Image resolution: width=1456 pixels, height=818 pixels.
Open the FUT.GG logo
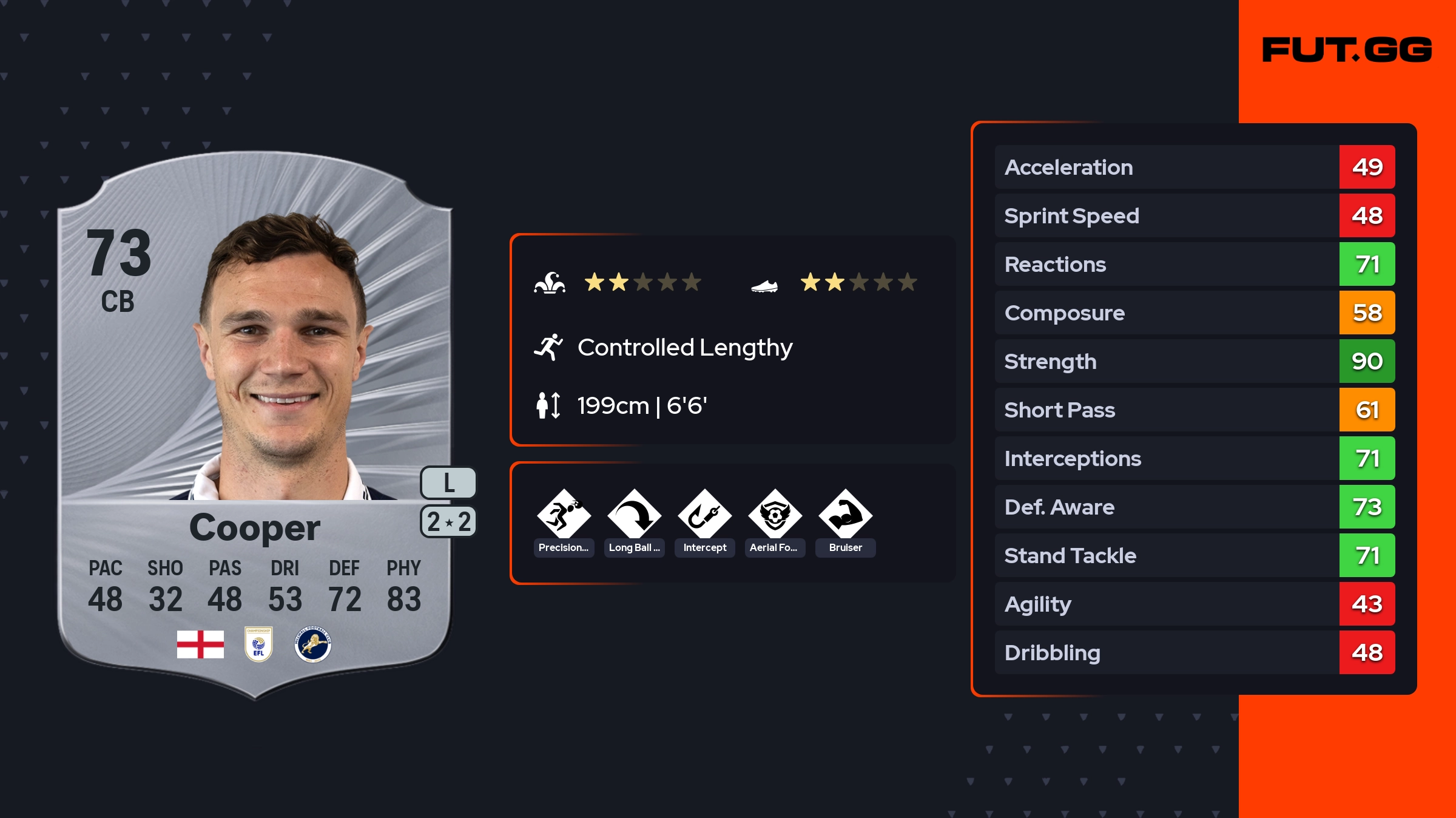click(1347, 50)
